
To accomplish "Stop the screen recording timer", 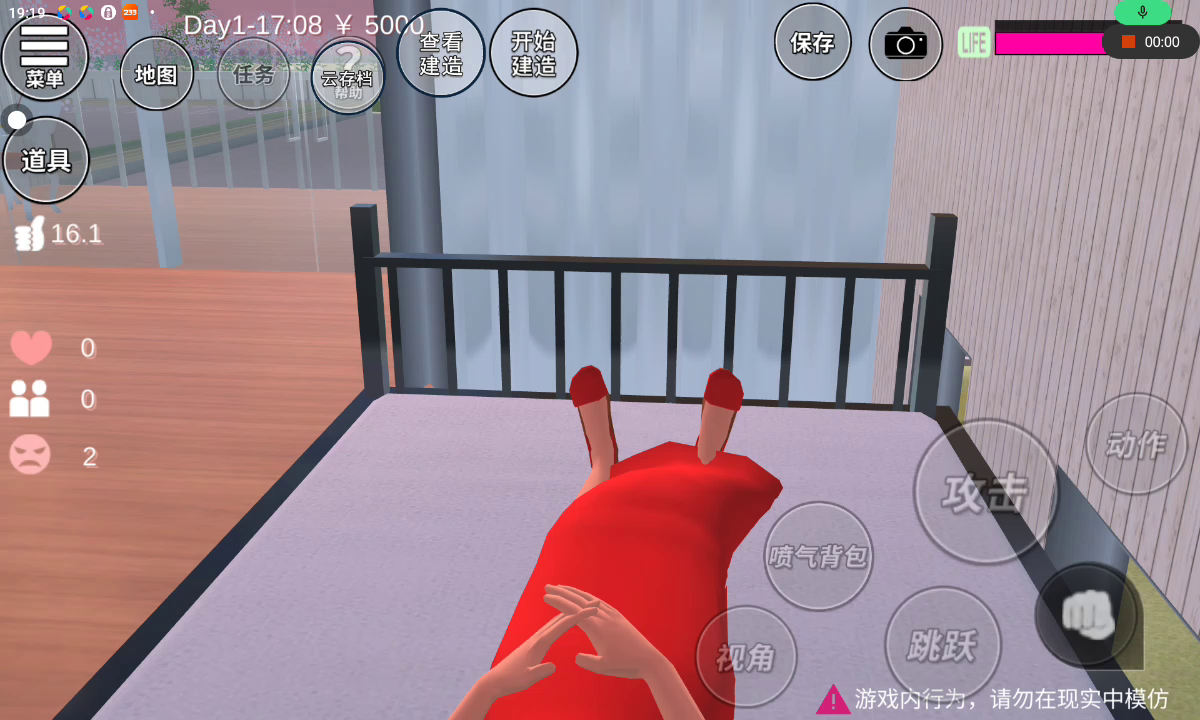I will [x=1129, y=42].
